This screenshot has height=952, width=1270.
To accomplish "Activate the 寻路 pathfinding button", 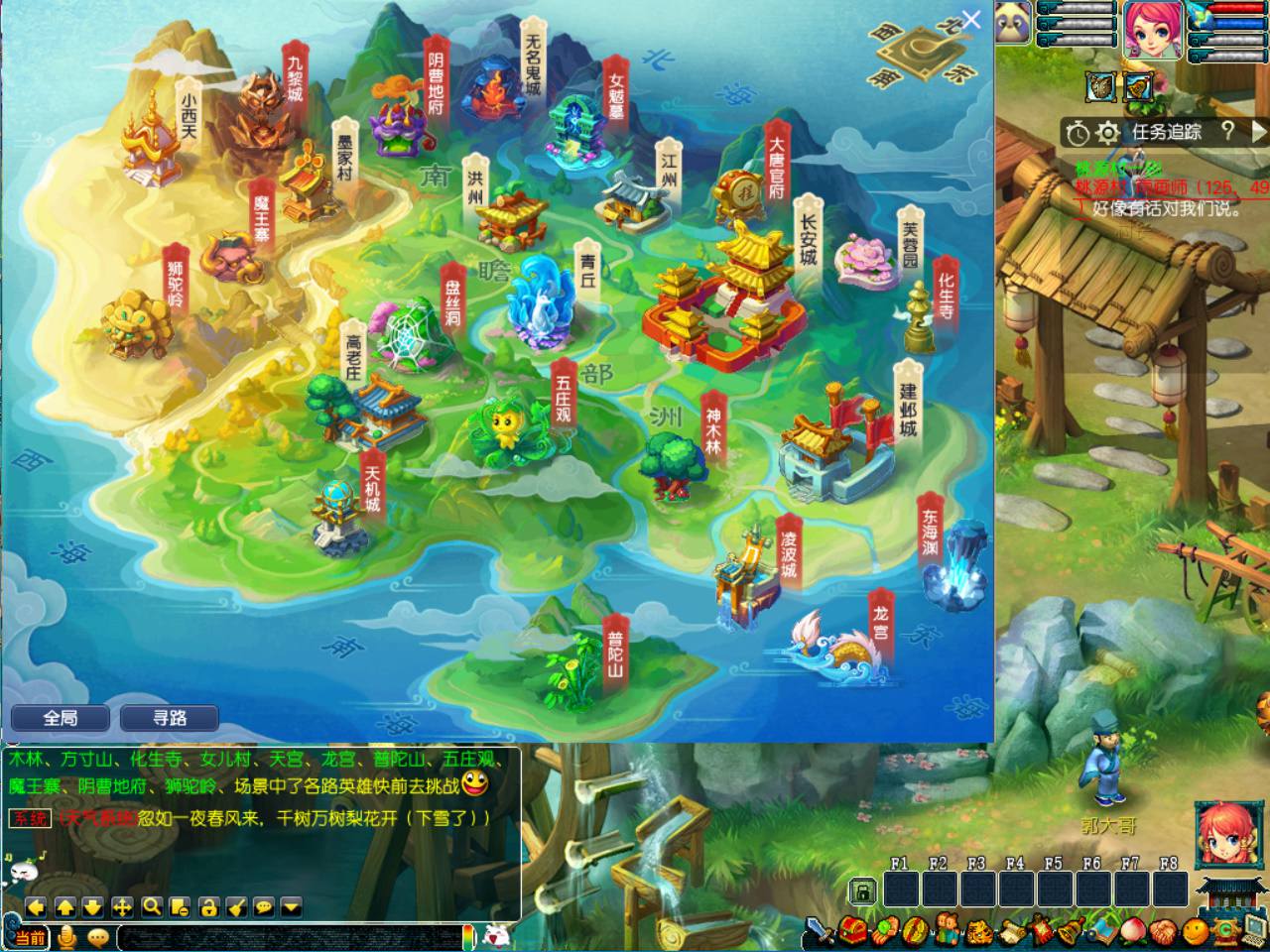I will coord(169,718).
